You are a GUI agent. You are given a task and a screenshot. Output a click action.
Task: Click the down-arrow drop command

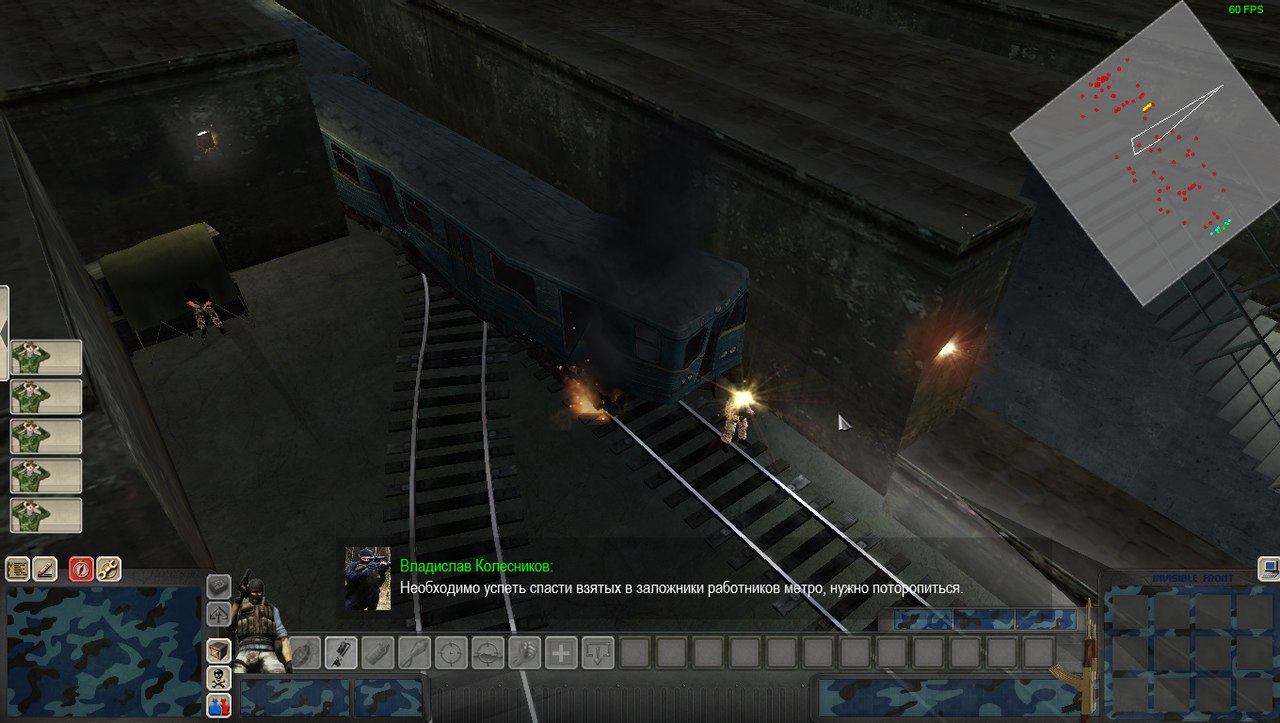click(x=598, y=653)
